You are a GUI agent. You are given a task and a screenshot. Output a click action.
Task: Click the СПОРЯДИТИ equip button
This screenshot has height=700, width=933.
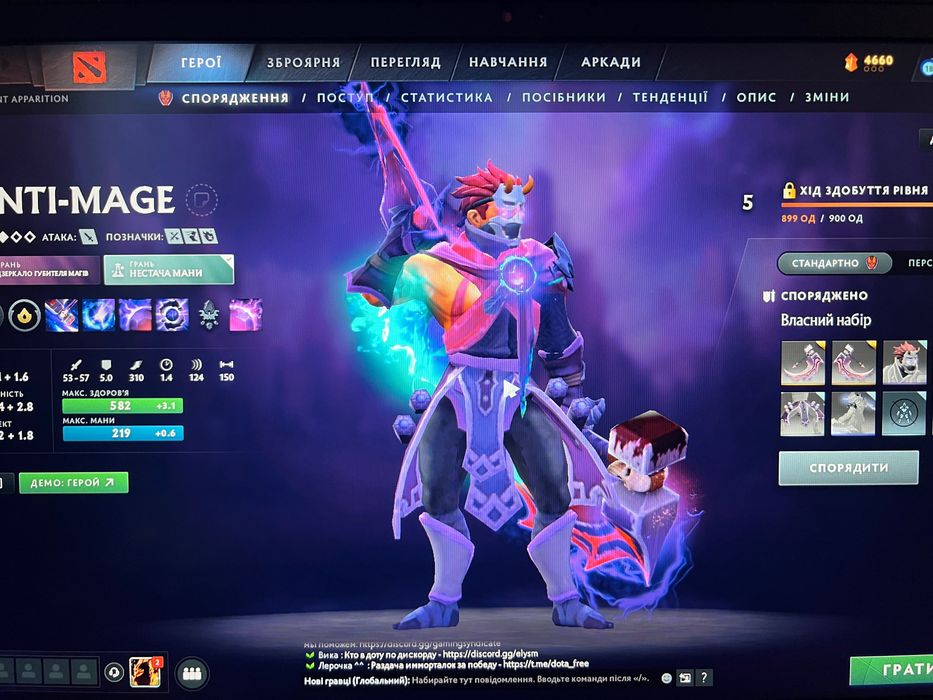coord(848,467)
